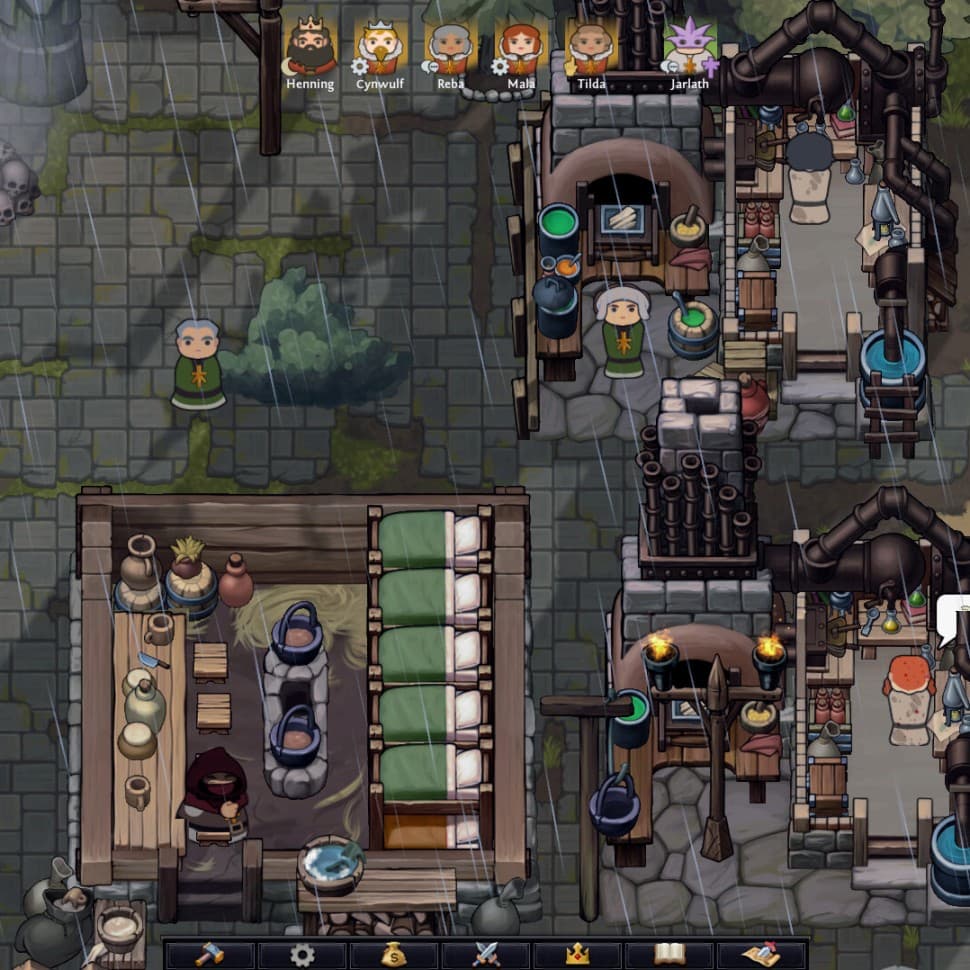
Task: Open the money bag economy menu
Action: pos(394,955)
